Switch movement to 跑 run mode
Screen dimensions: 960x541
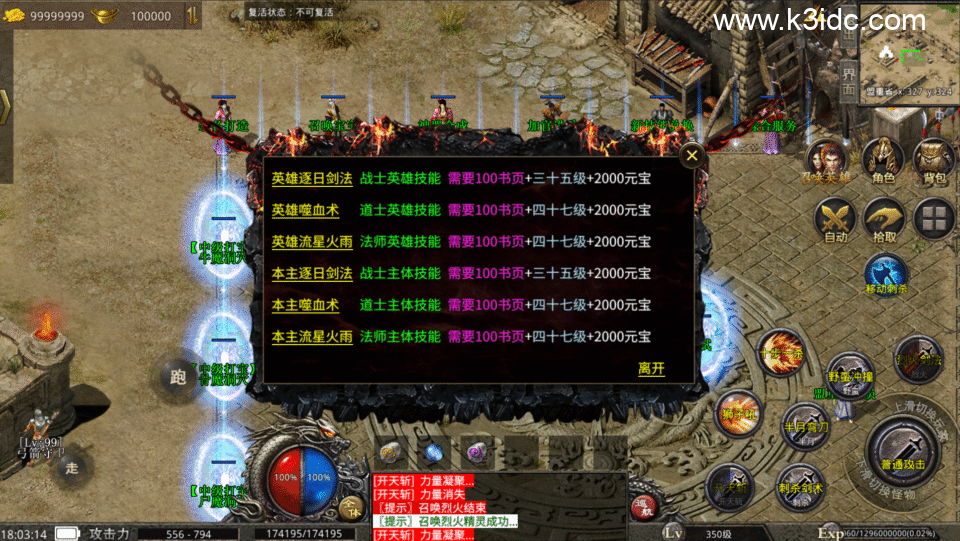(179, 377)
